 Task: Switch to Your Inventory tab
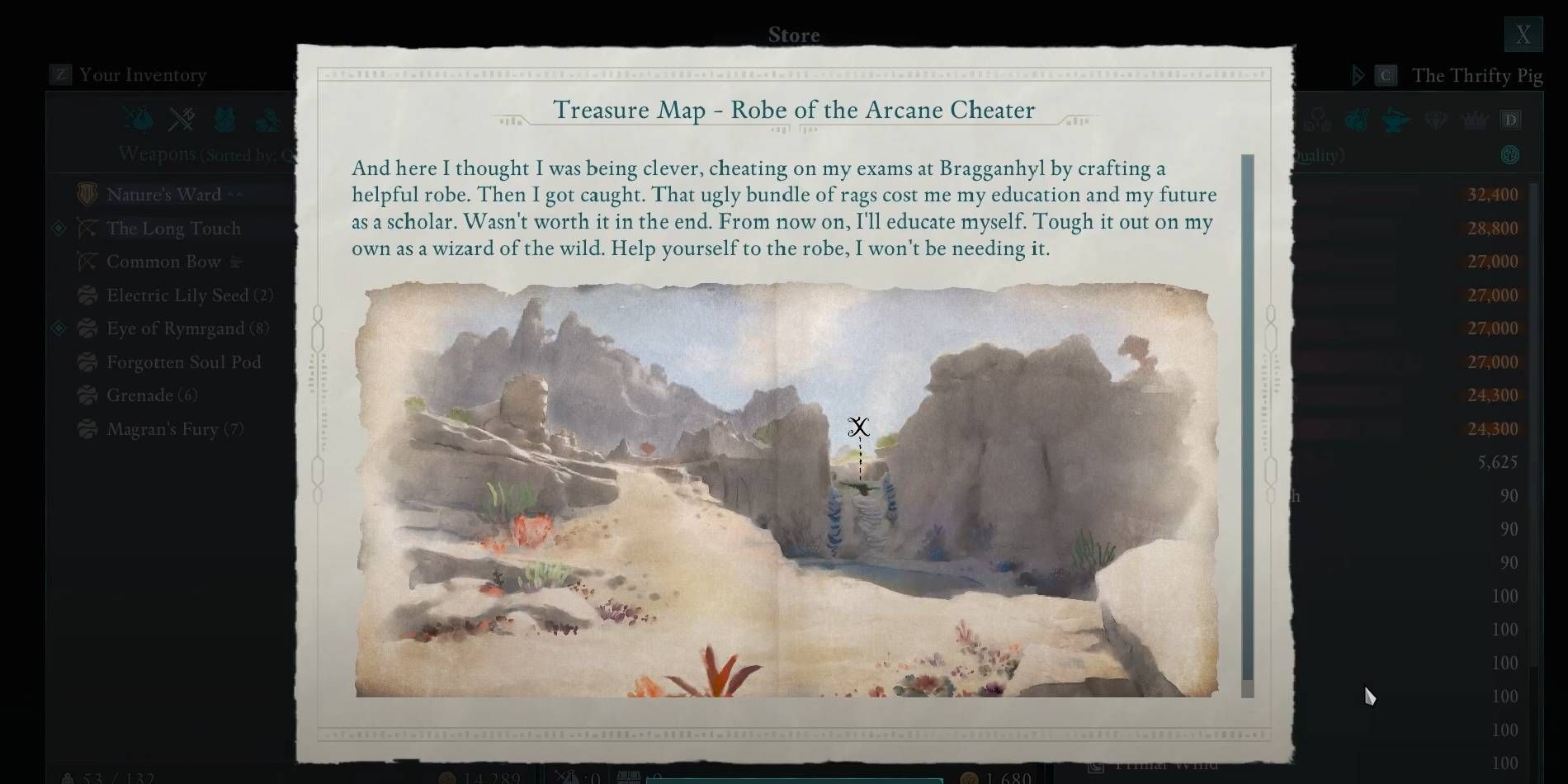coord(142,75)
